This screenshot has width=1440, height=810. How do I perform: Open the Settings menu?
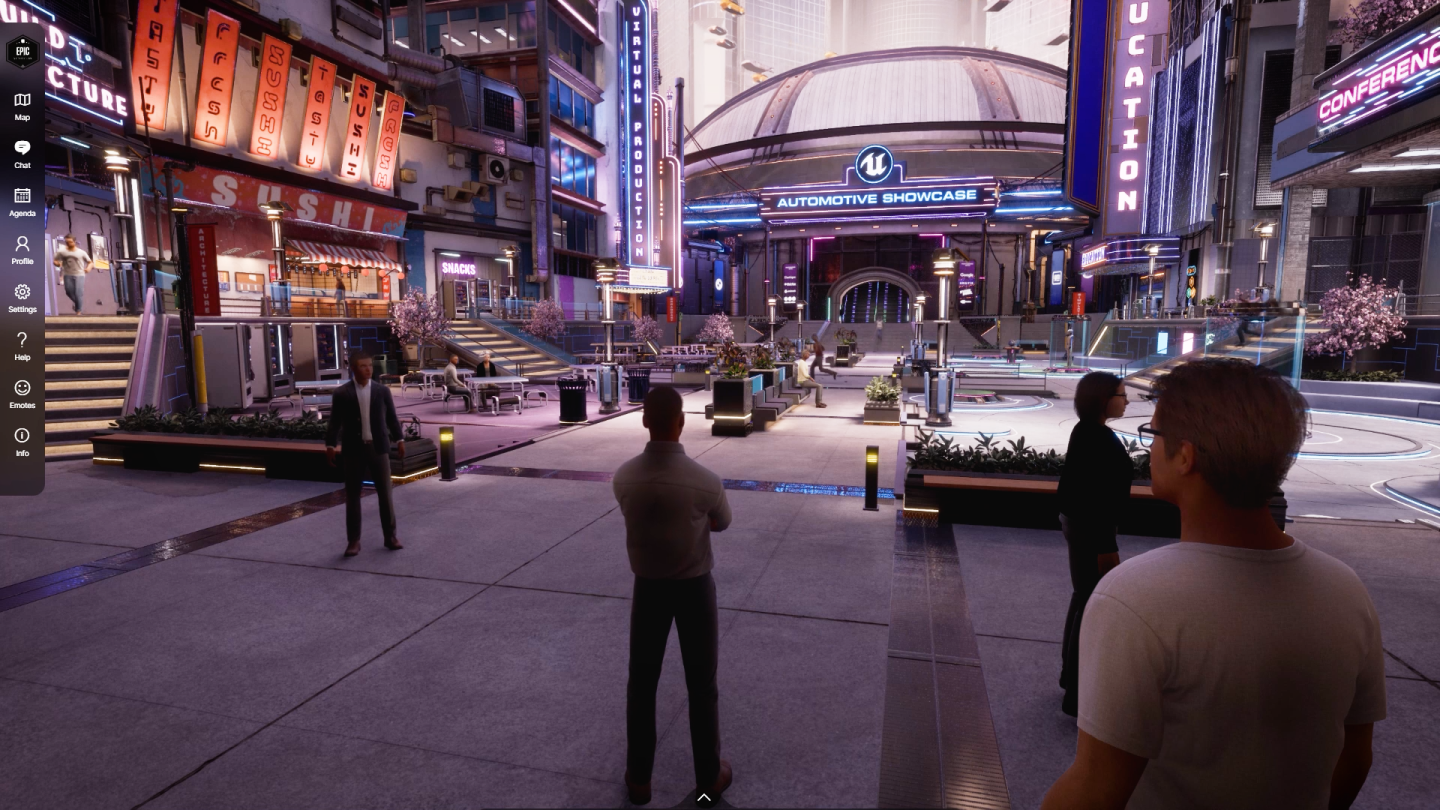pyautogui.click(x=21, y=297)
